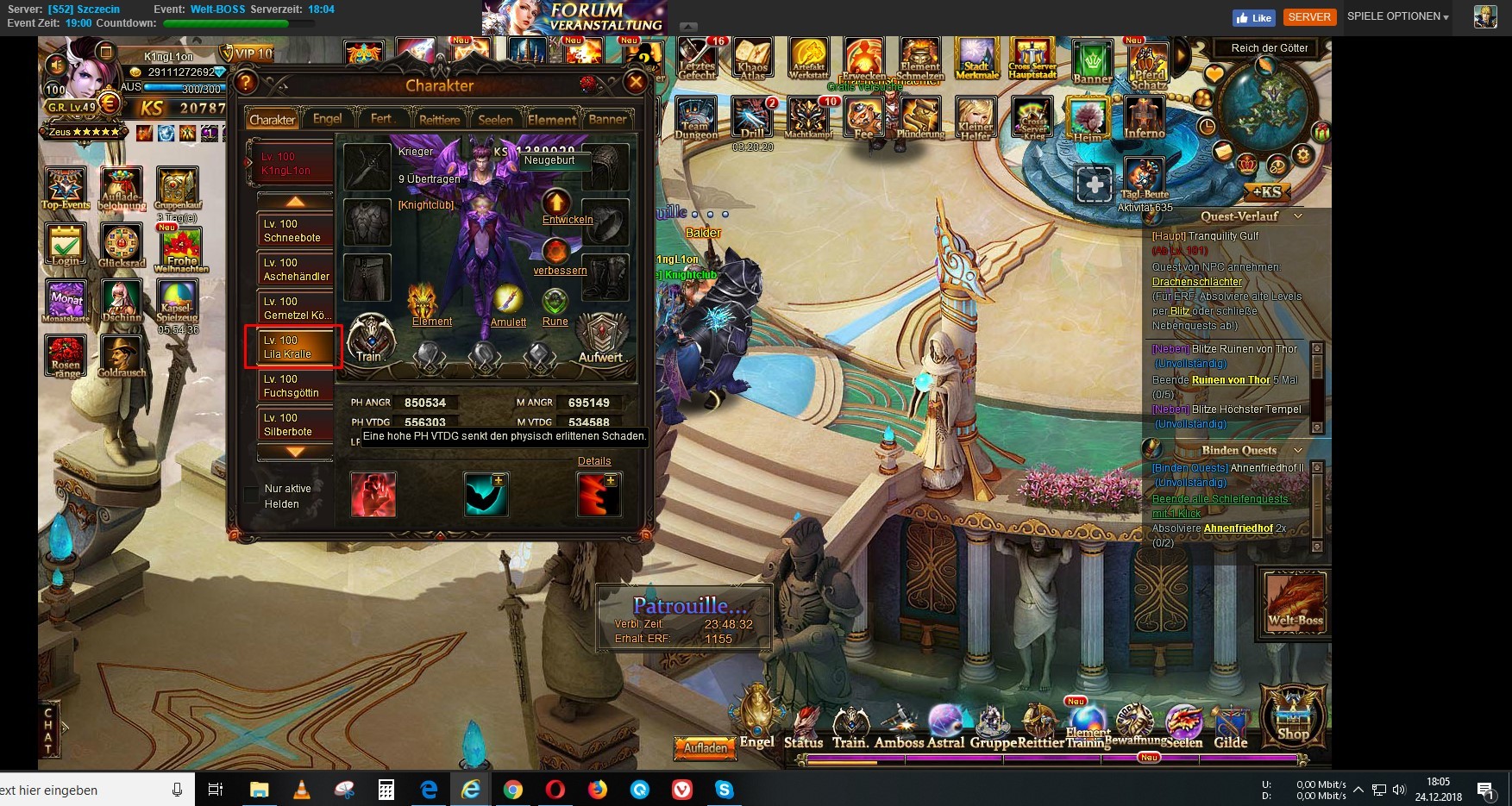Close the Charakter window
The height and width of the screenshot is (806, 1512).
pos(636,83)
